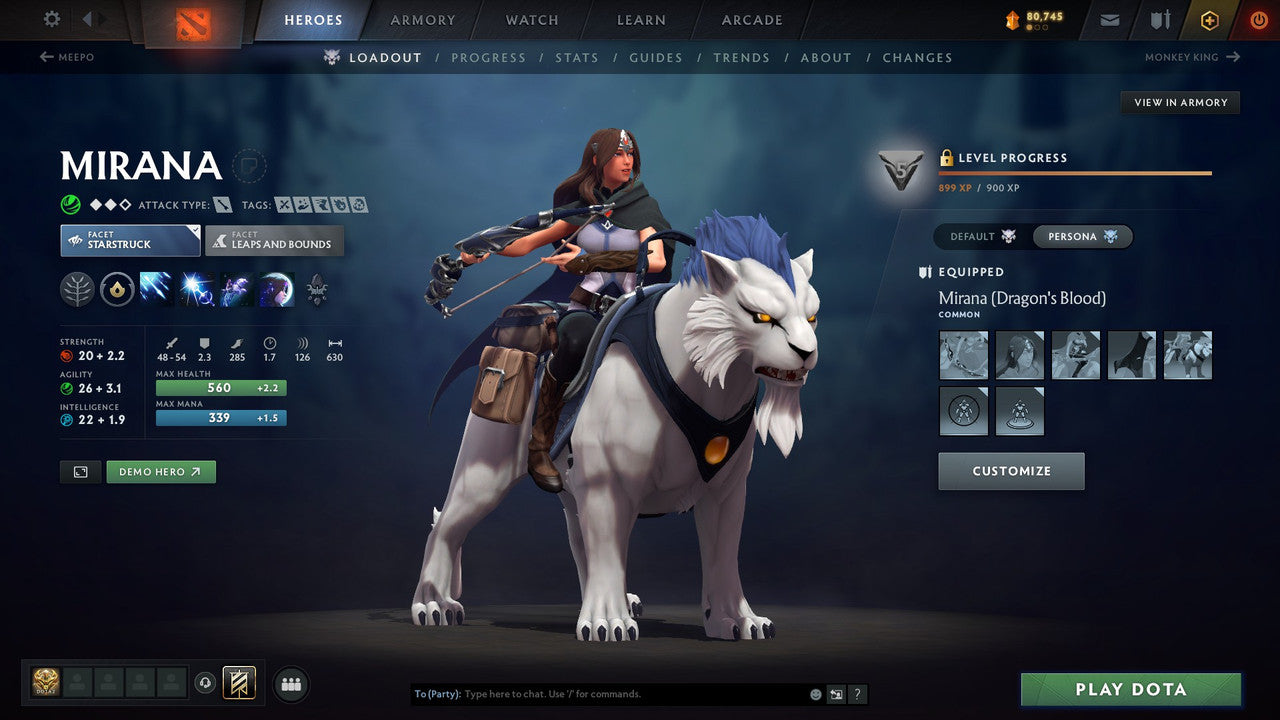This screenshot has width=1280, height=720.
Task: Switch to the Default hero appearance
Action: point(977,236)
